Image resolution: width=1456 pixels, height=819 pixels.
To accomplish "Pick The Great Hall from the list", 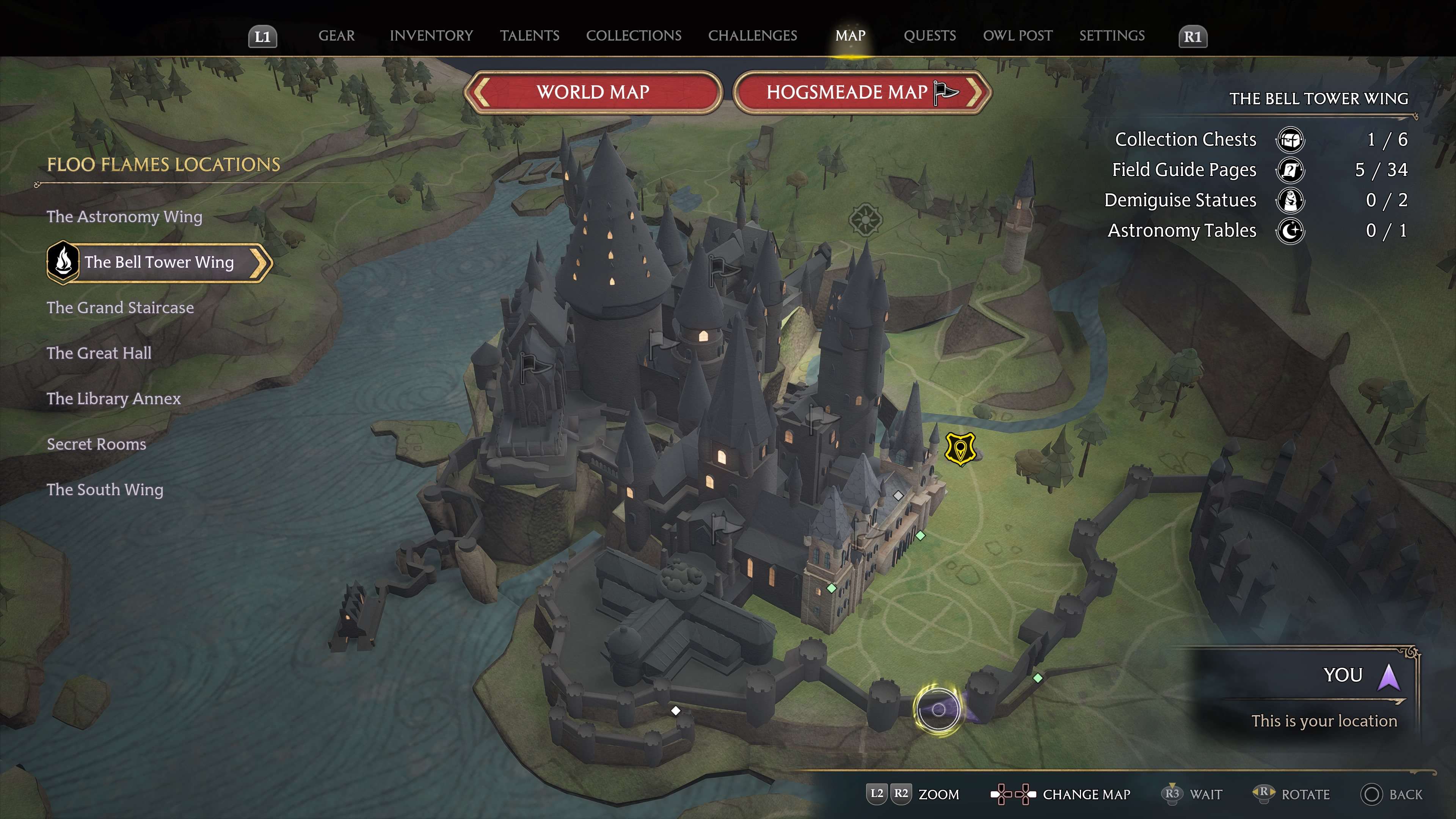I will (99, 353).
